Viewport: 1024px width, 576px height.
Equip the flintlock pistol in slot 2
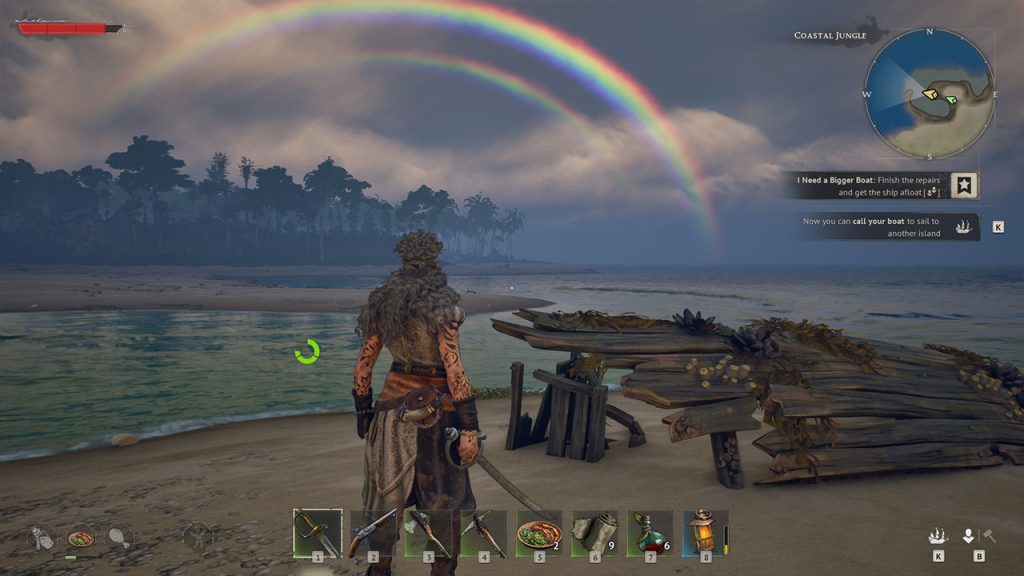(373, 532)
